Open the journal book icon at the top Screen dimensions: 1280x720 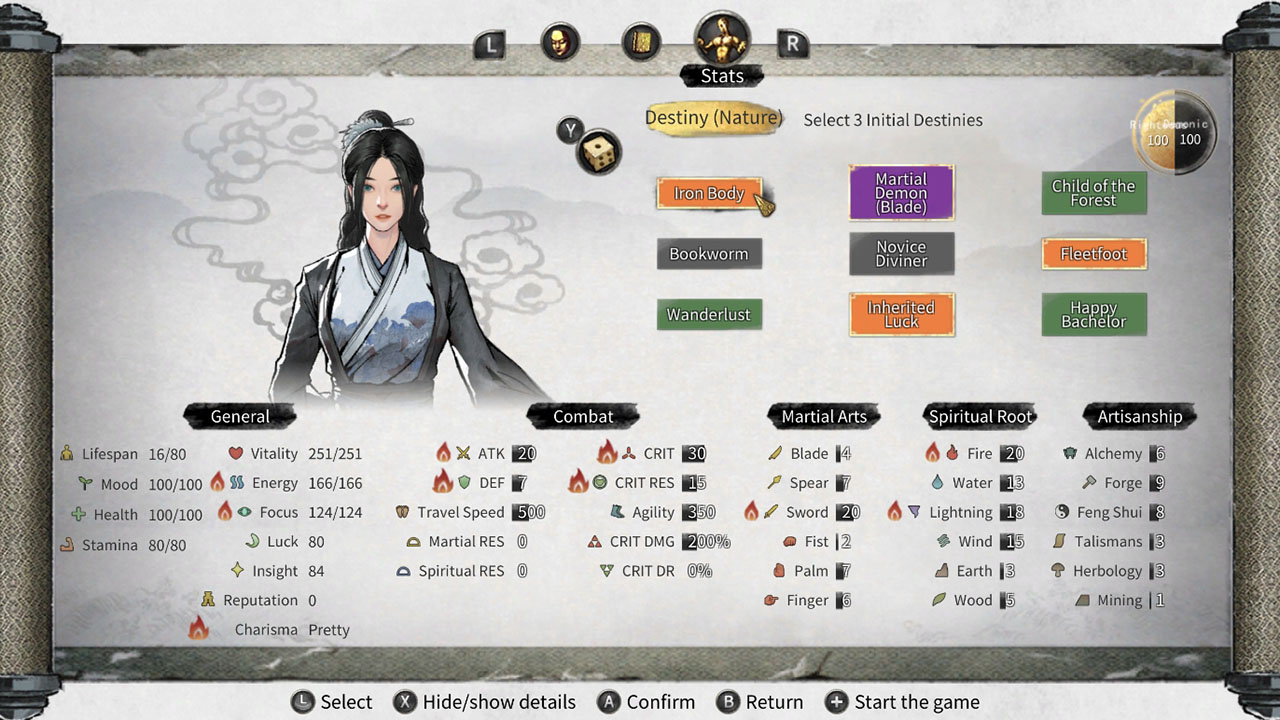641,43
